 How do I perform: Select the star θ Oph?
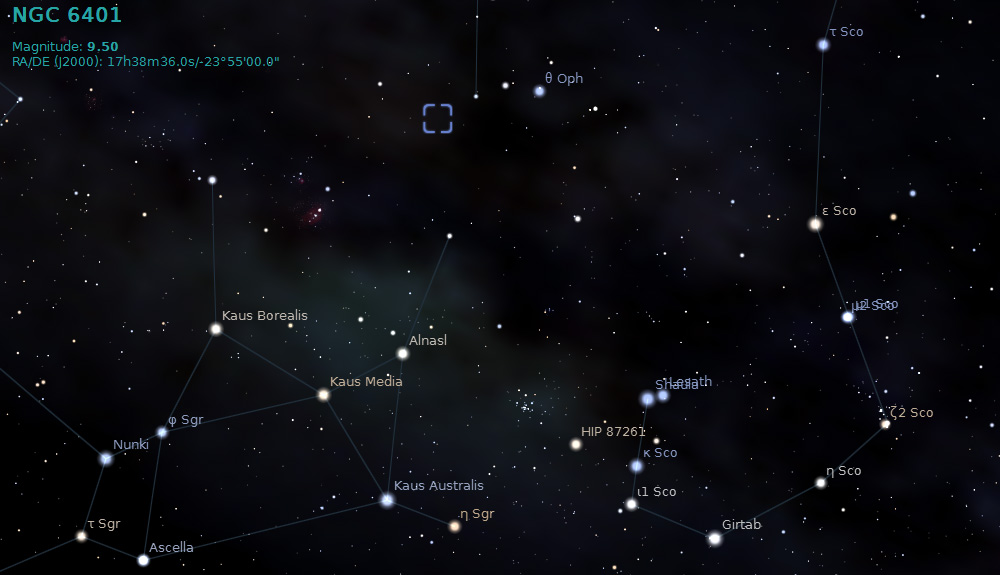point(540,91)
